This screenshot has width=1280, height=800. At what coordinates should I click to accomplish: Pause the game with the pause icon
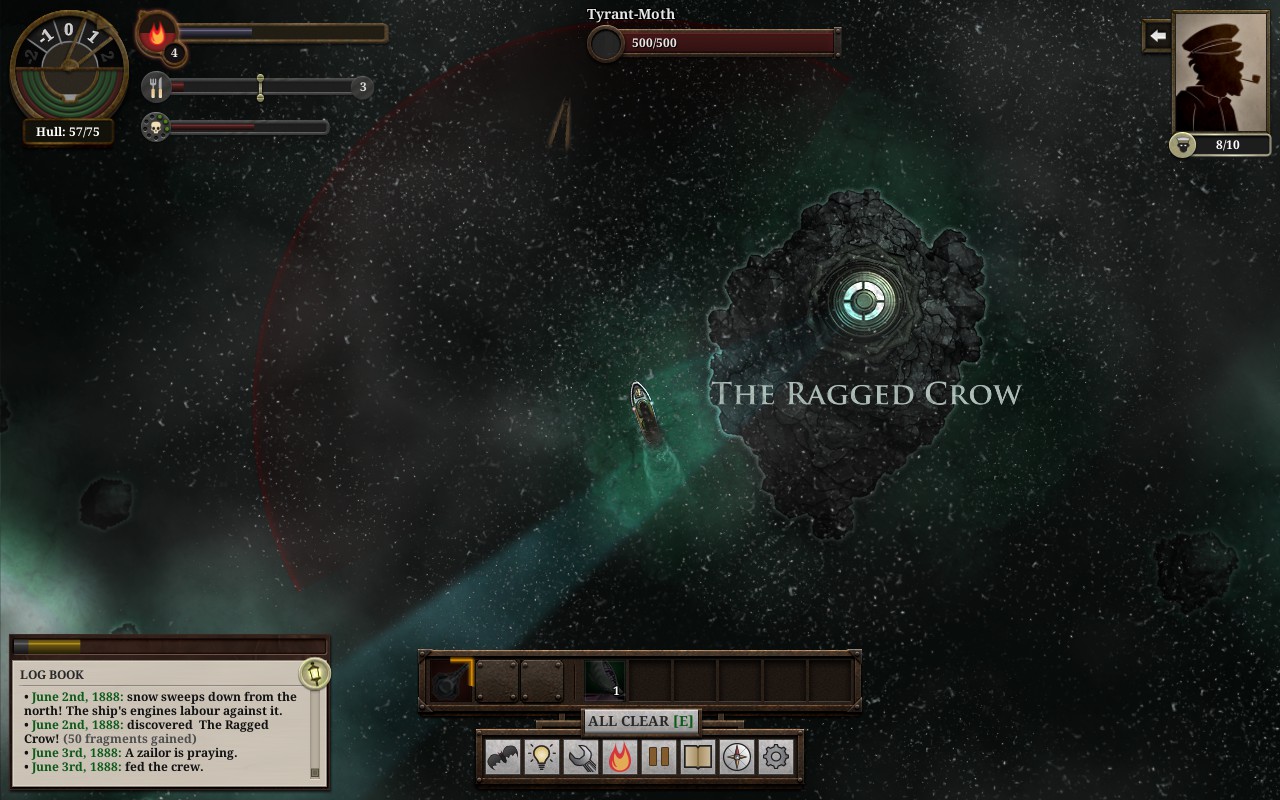pyautogui.click(x=658, y=758)
